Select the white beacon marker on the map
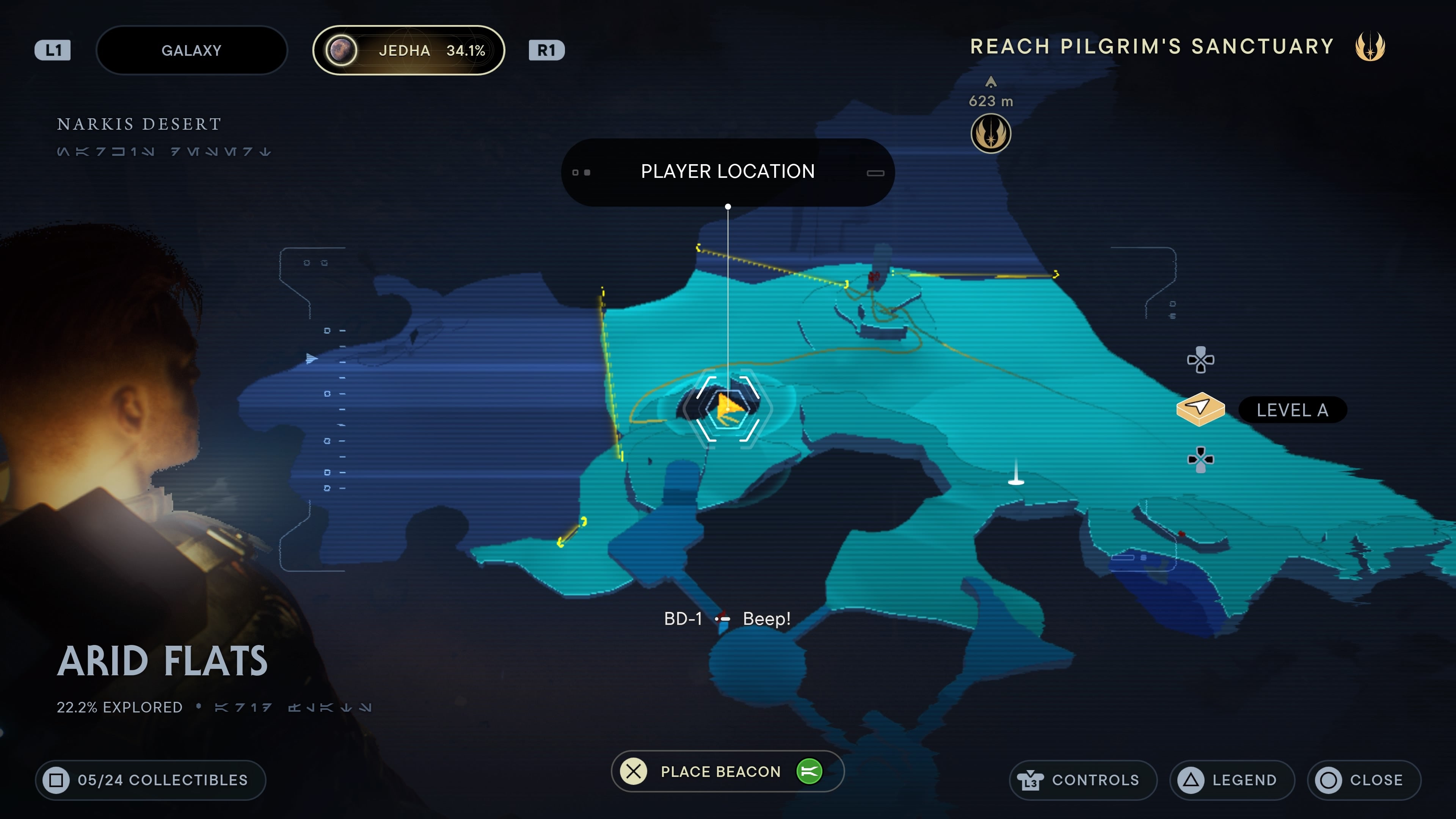 [1016, 478]
